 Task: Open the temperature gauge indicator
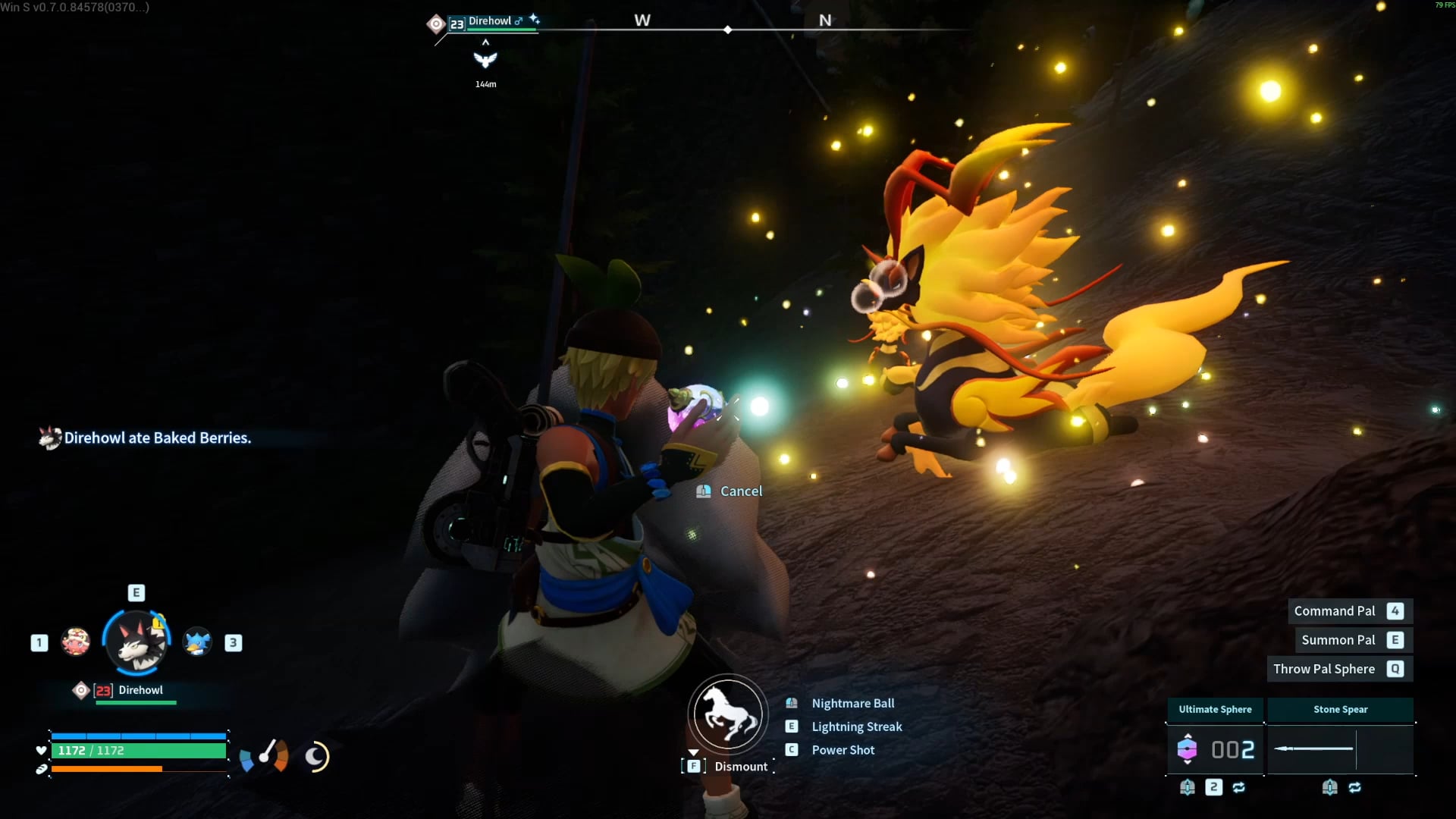265,756
